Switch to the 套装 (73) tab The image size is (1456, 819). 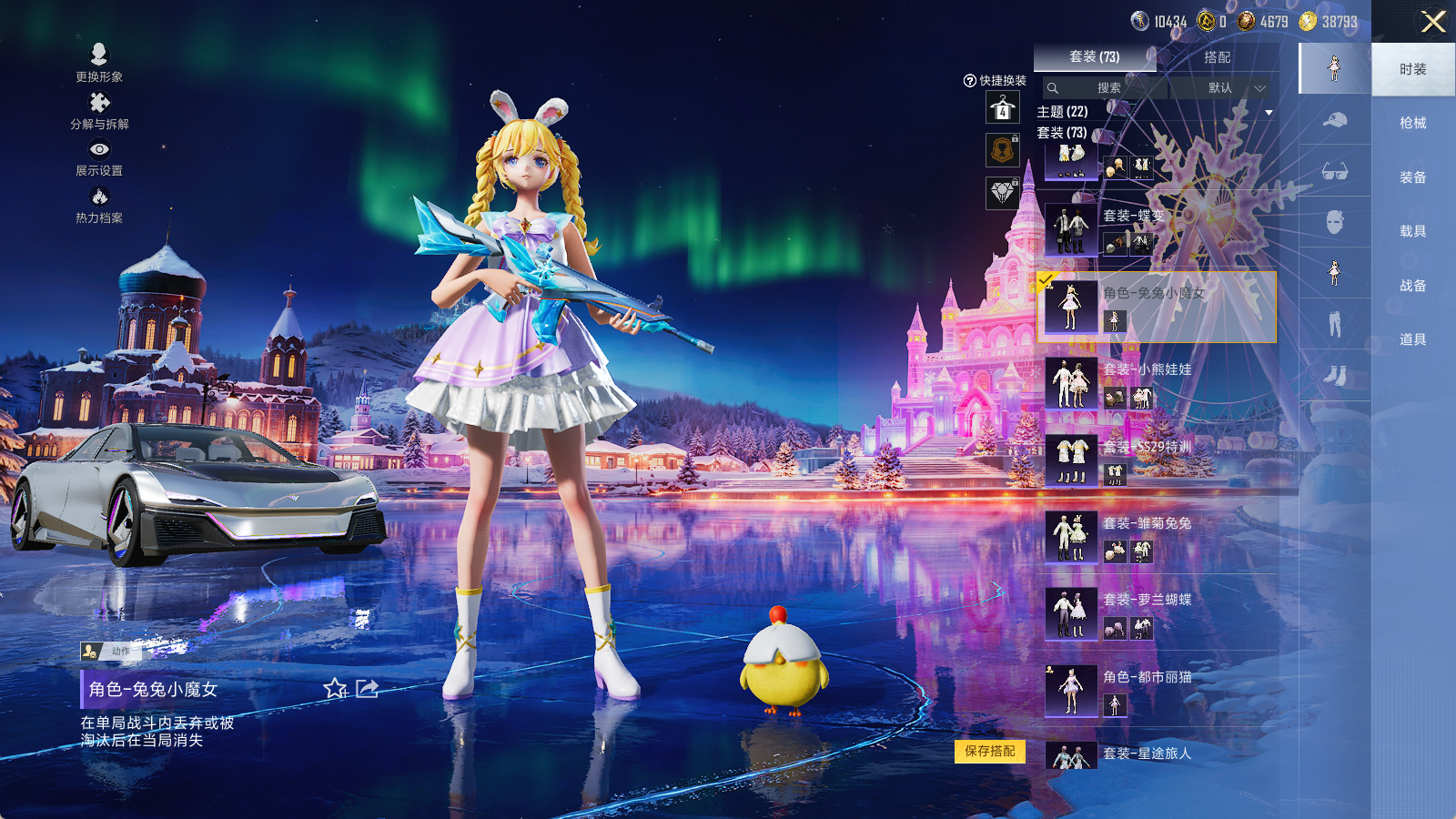(1094, 56)
